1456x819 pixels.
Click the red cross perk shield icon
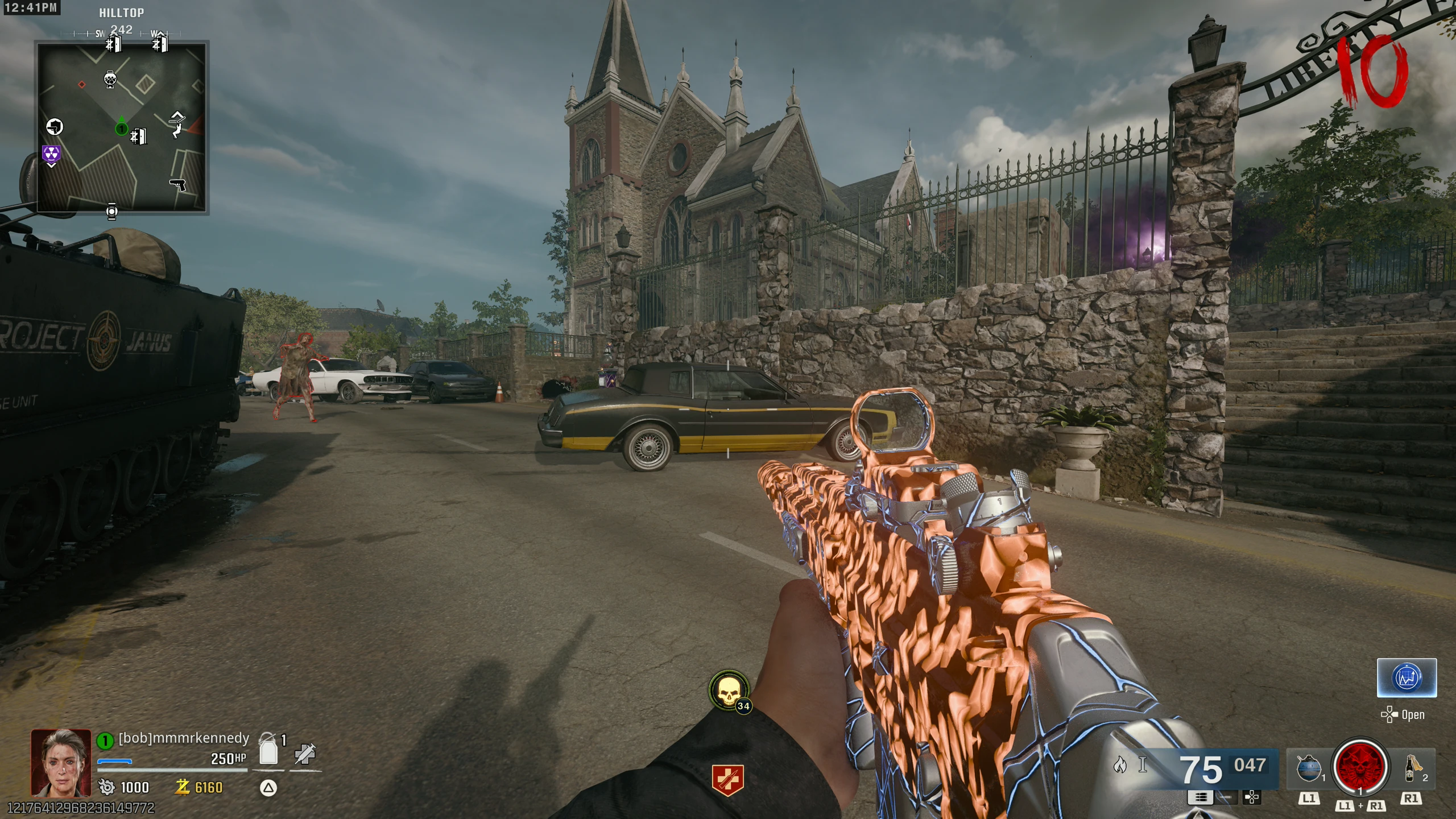point(727,780)
